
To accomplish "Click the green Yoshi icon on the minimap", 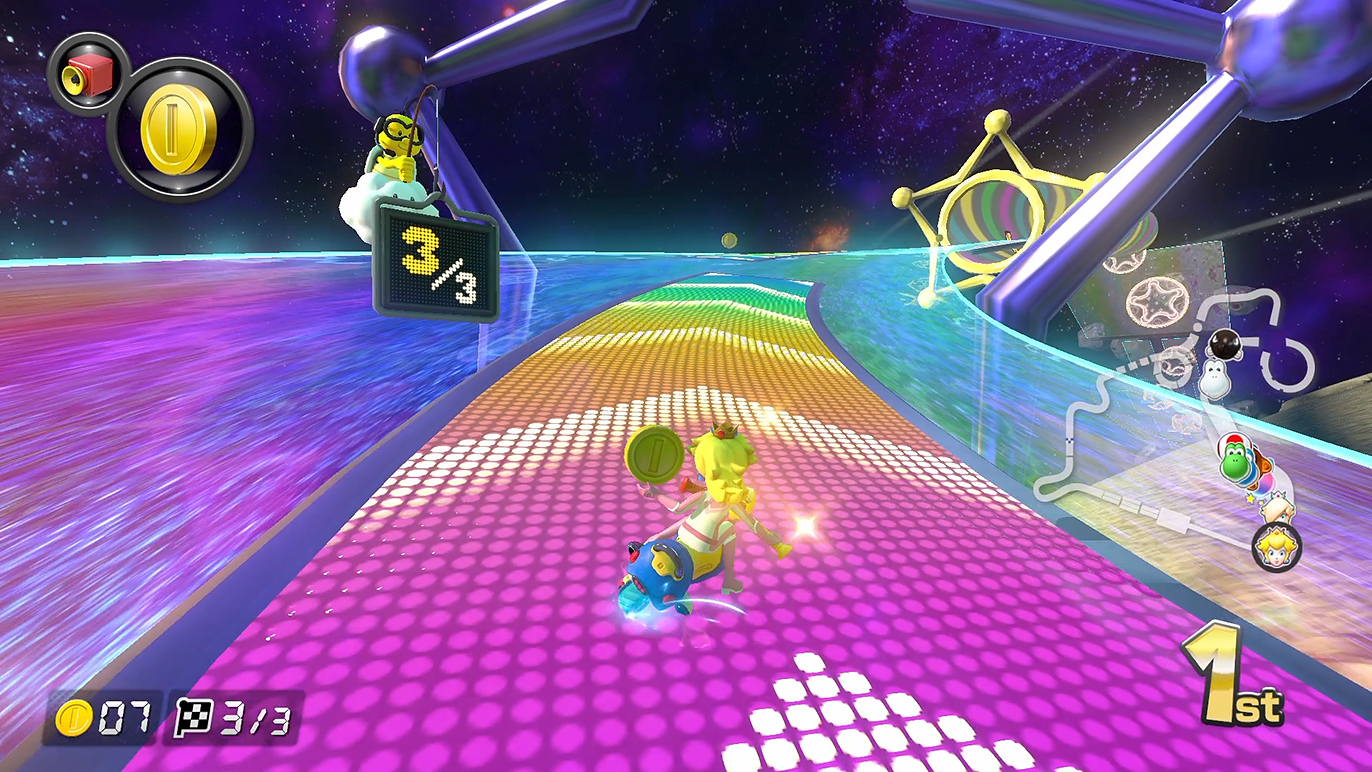I will [1236, 460].
